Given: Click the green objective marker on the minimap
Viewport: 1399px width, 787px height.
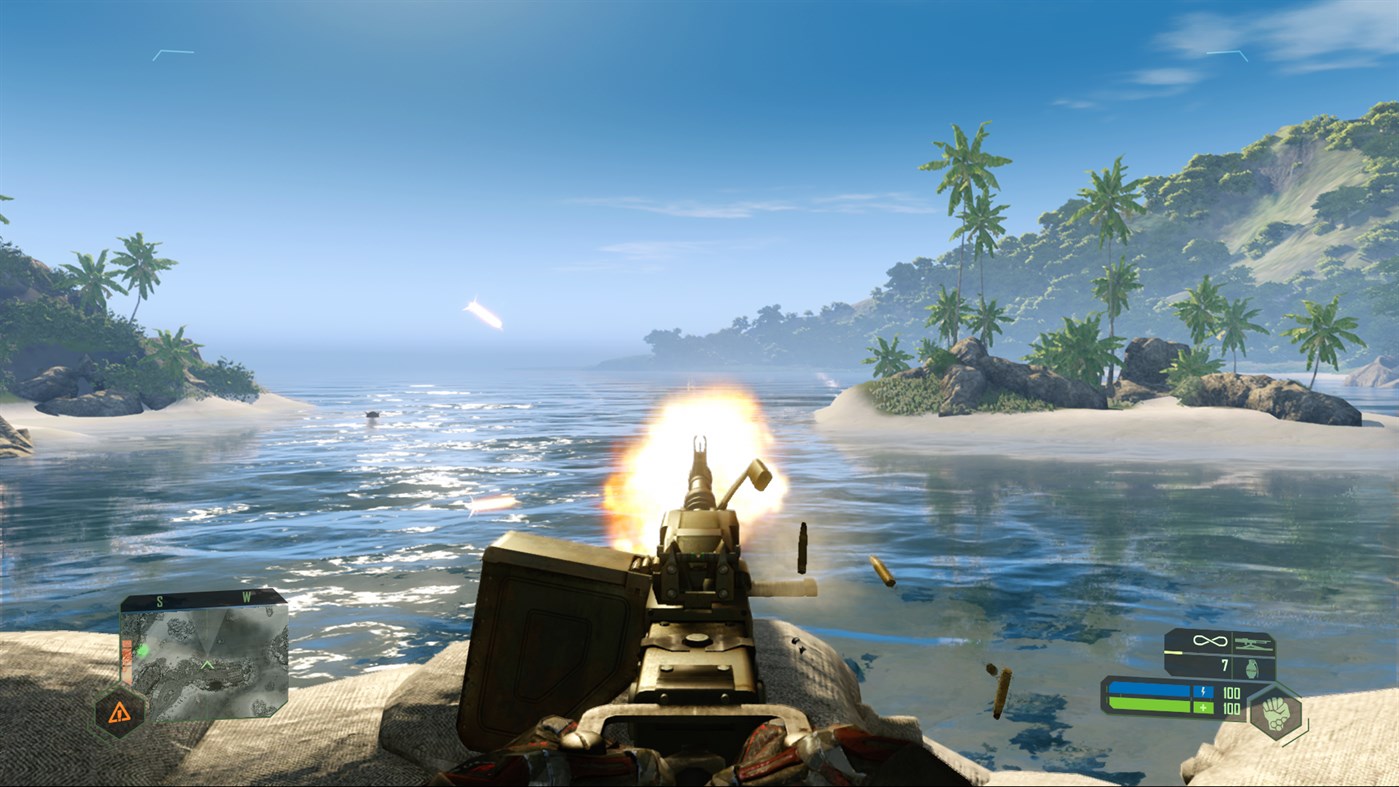Looking at the screenshot, I should (x=143, y=650).
